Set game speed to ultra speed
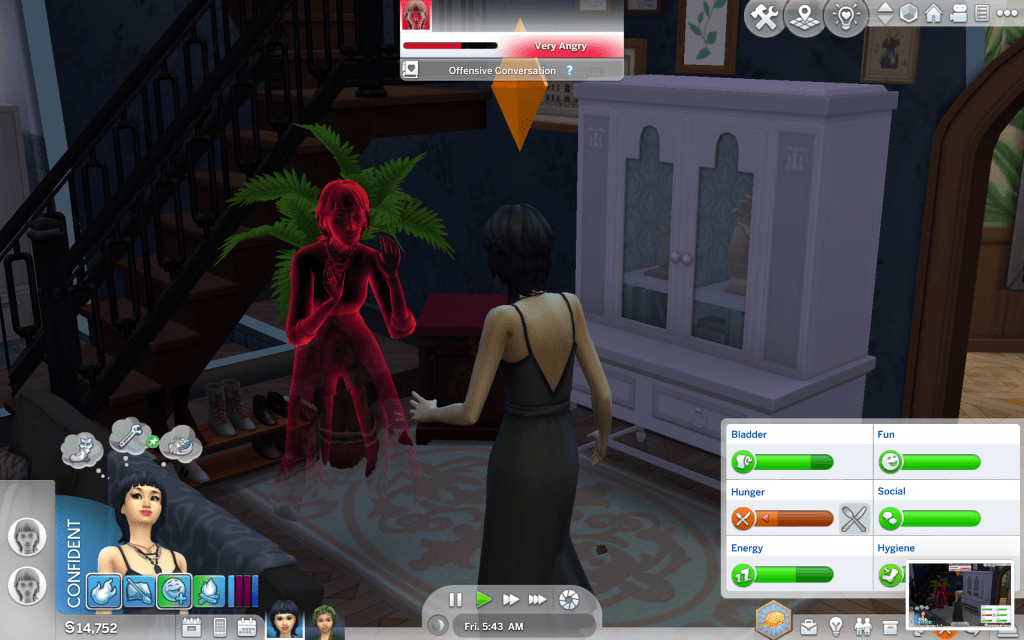Screen dimensions: 1024x640 click(x=538, y=600)
